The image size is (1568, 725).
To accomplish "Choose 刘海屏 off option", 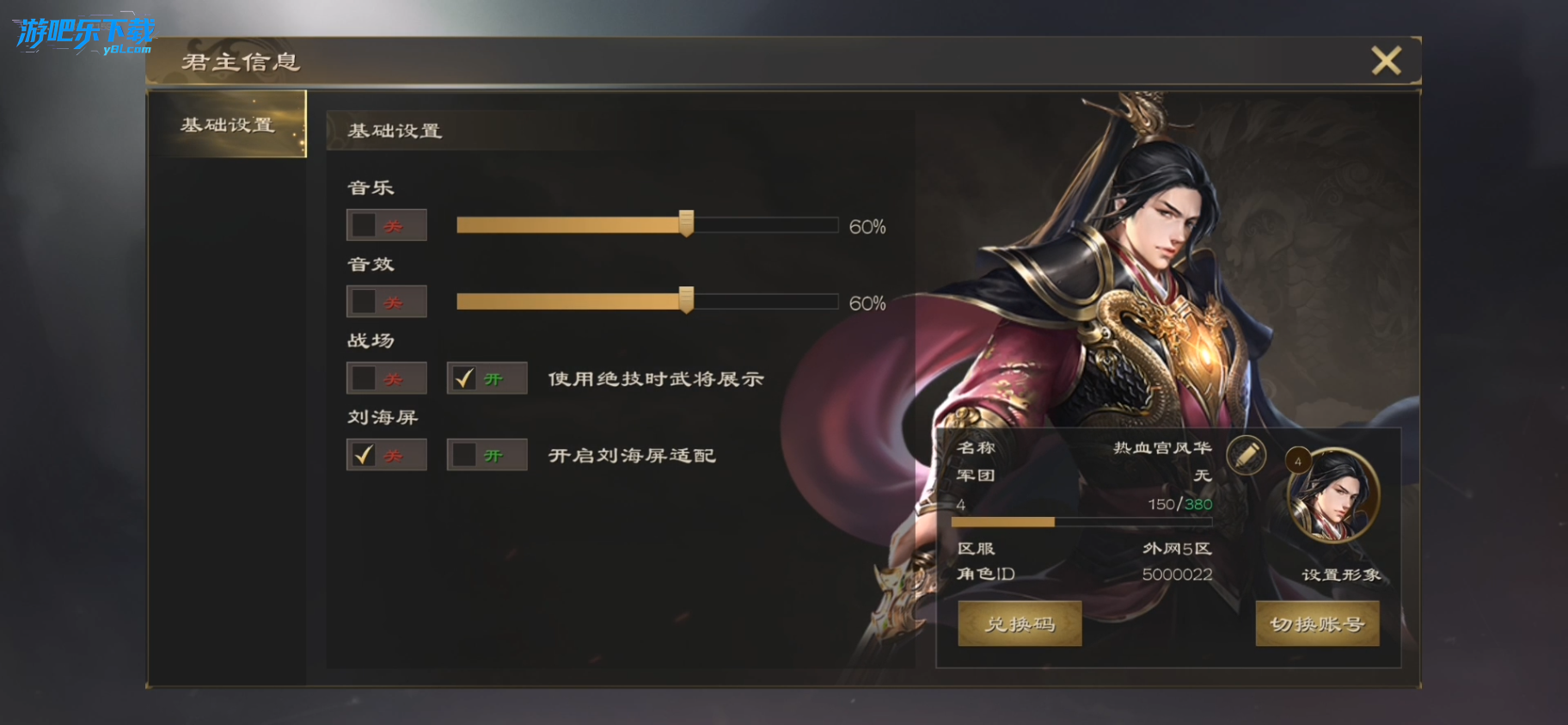I will [x=364, y=455].
